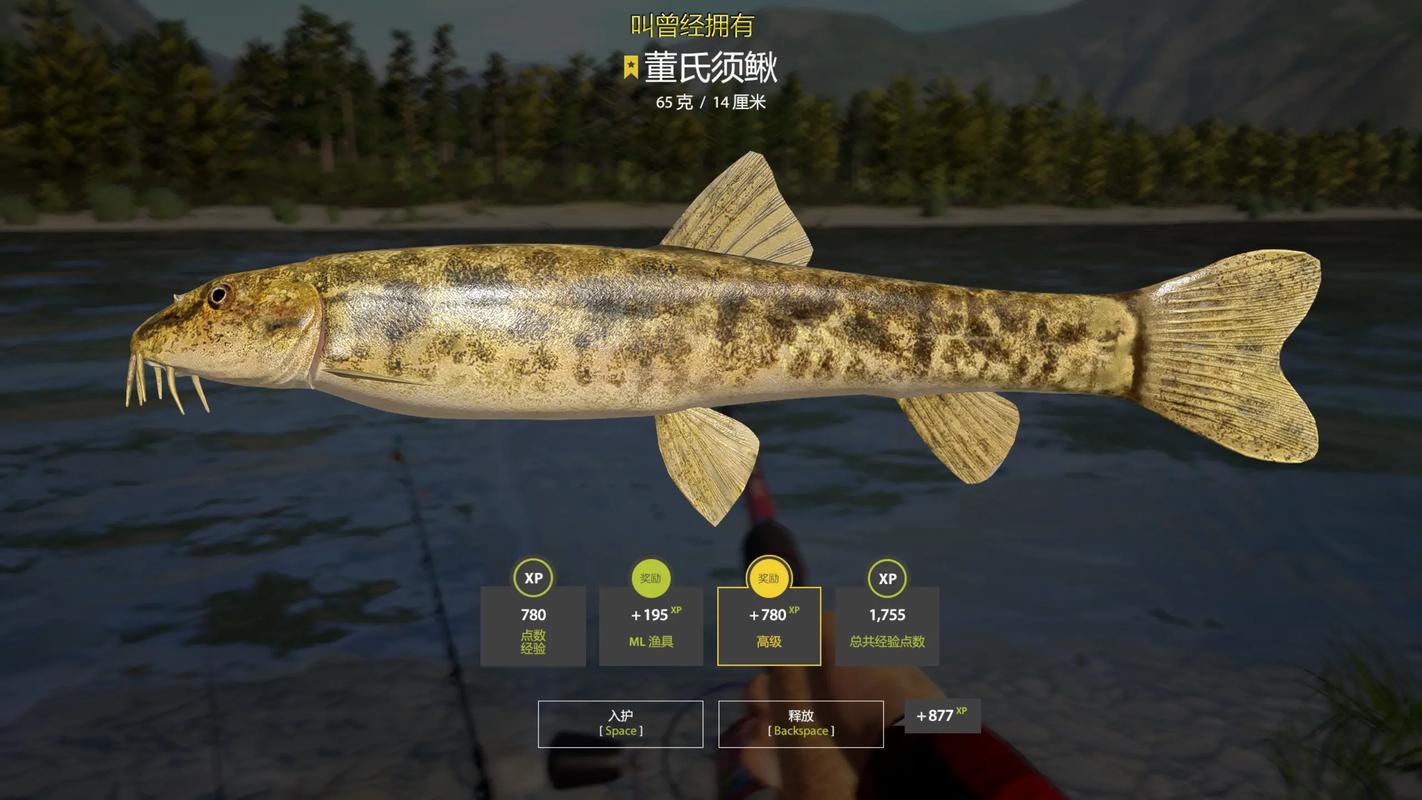The height and width of the screenshot is (800, 1422).
Task: Keep the fish with 入护 button
Action: click(x=620, y=724)
